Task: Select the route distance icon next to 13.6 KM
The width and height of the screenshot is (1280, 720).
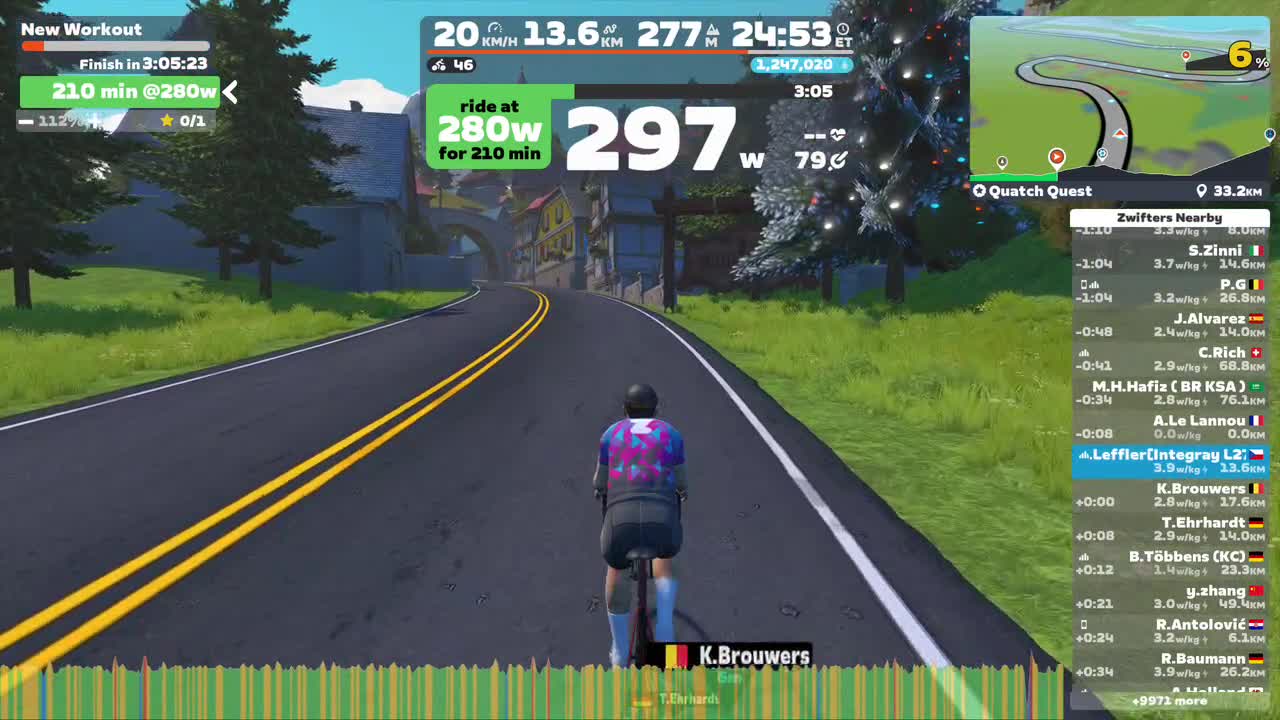Action: [x=610, y=28]
